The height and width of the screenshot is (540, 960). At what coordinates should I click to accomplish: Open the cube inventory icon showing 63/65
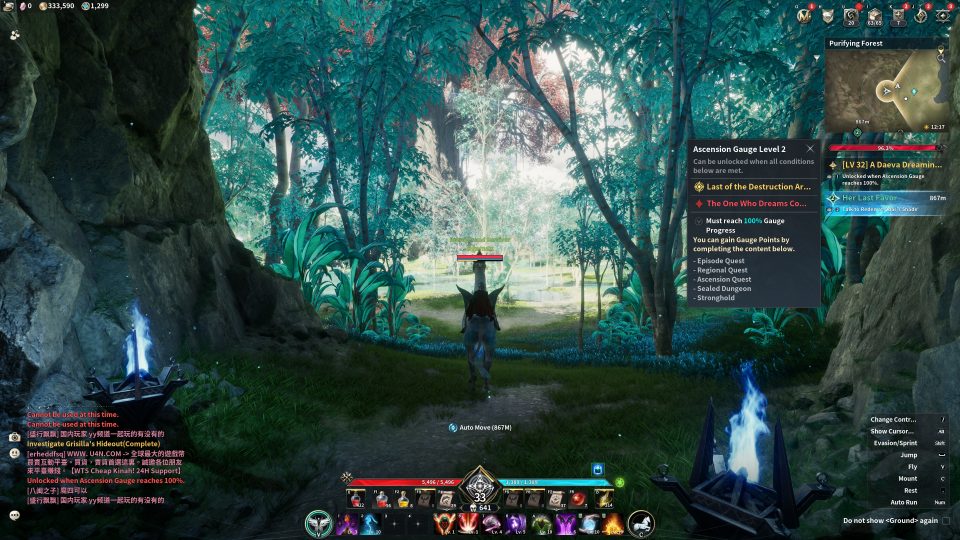pos(874,16)
